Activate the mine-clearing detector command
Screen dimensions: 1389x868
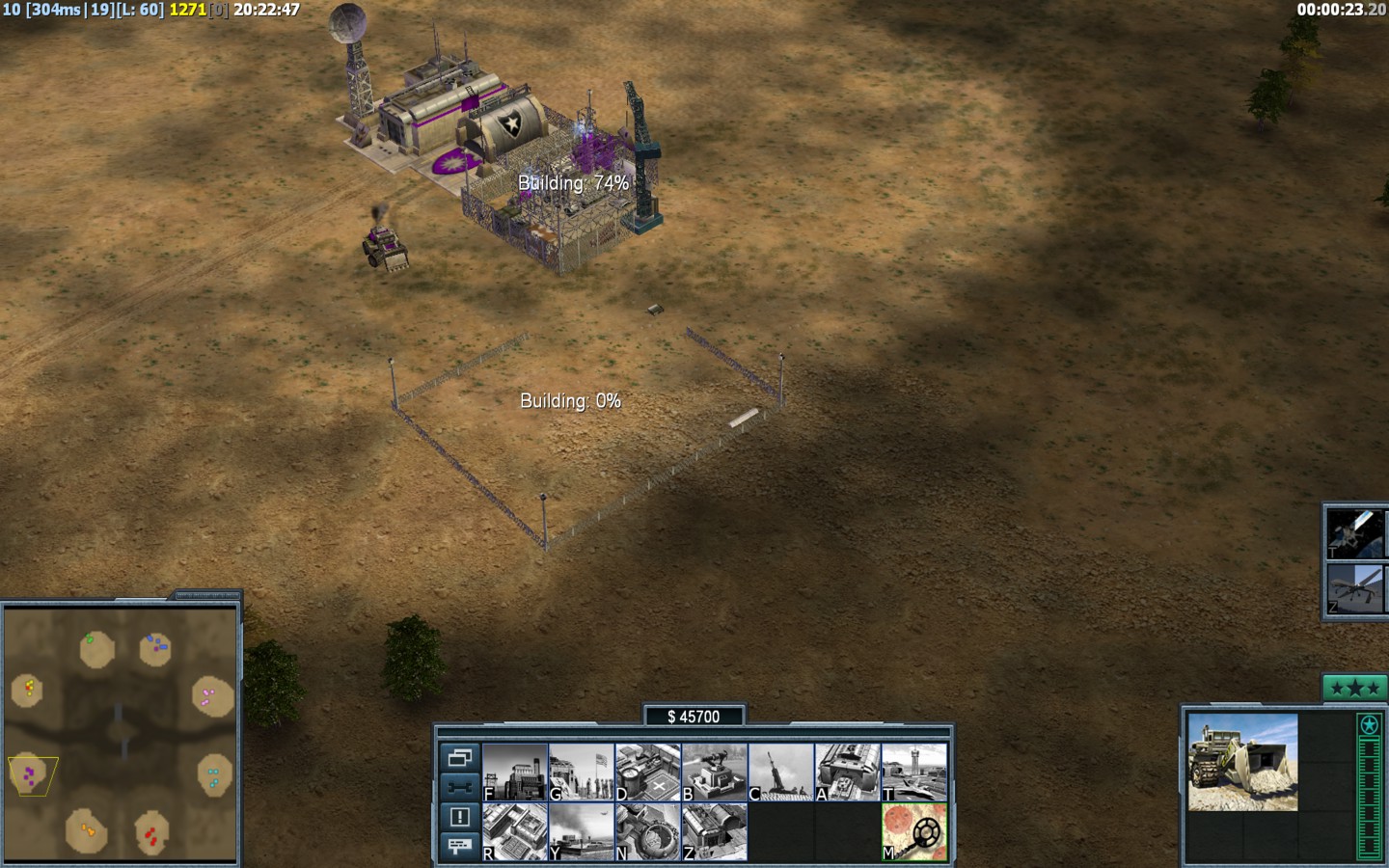point(914,831)
